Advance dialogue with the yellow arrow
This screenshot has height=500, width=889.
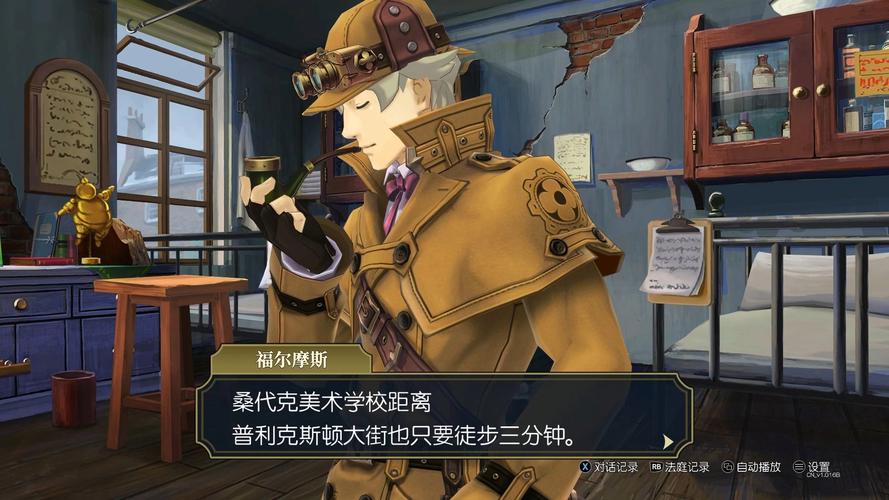(x=666, y=440)
